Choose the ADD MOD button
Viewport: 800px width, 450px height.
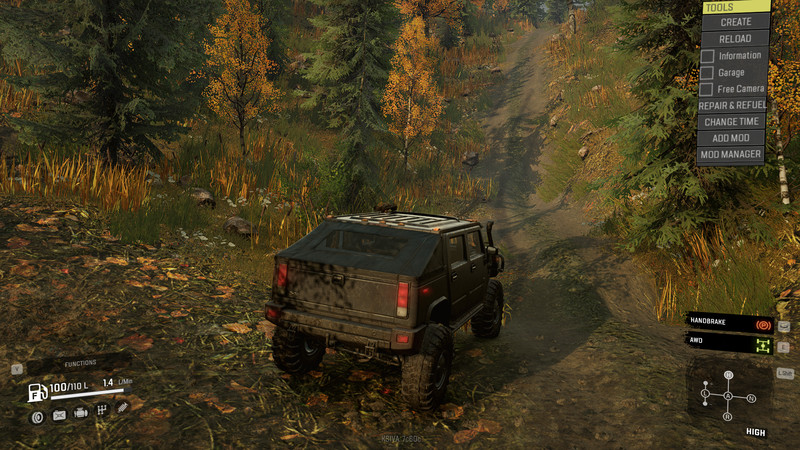coord(732,138)
